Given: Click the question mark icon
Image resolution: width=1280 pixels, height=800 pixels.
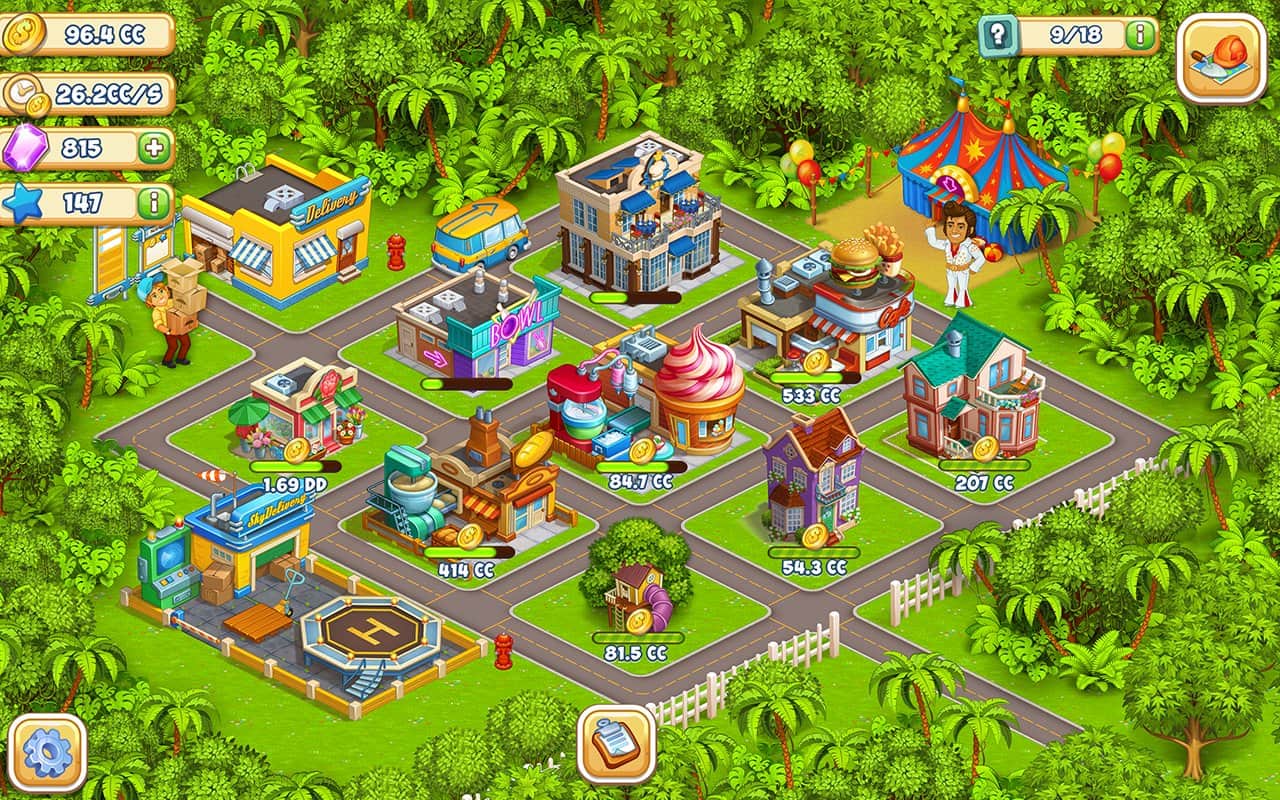Looking at the screenshot, I should click(x=997, y=36).
